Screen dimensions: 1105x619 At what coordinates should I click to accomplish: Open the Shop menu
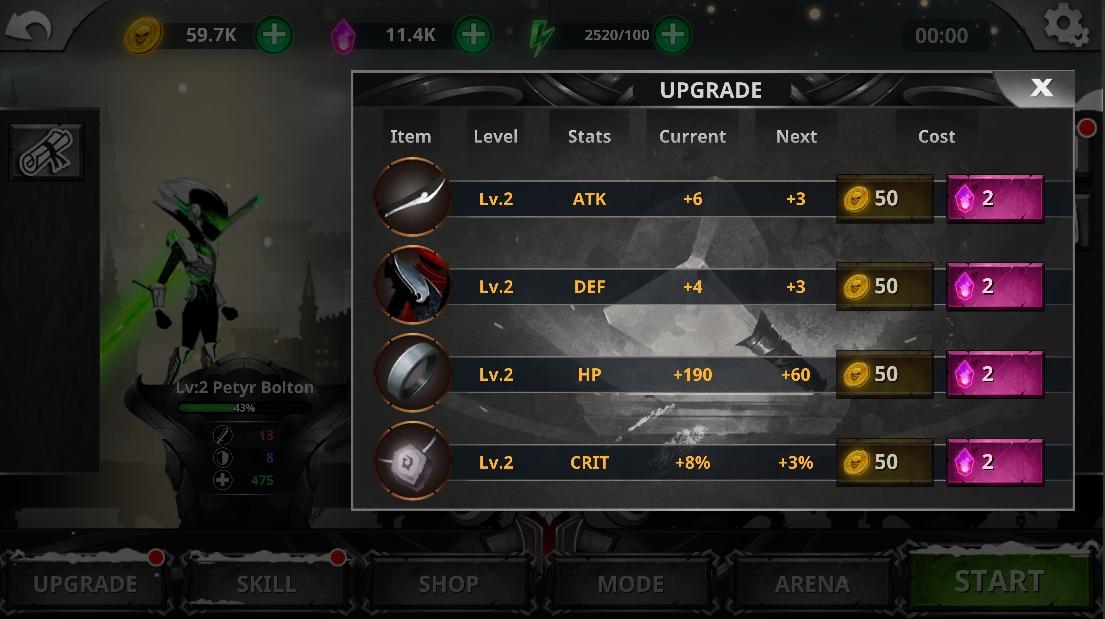tap(448, 583)
